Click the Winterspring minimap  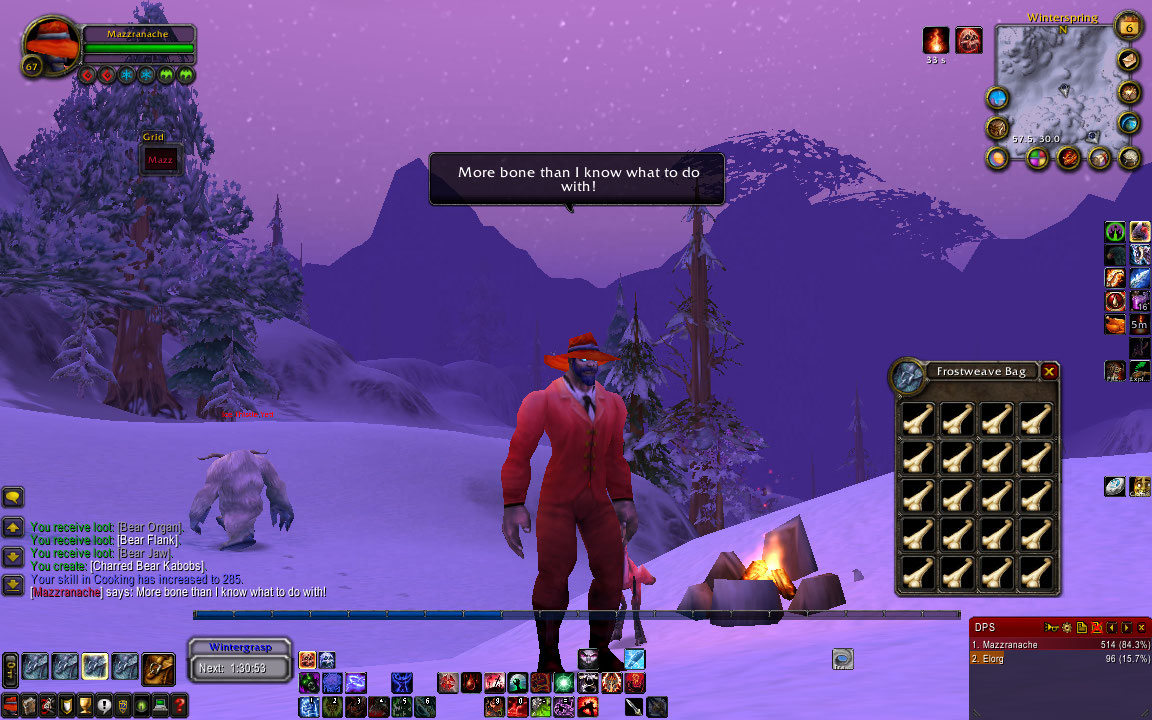coord(1058,85)
